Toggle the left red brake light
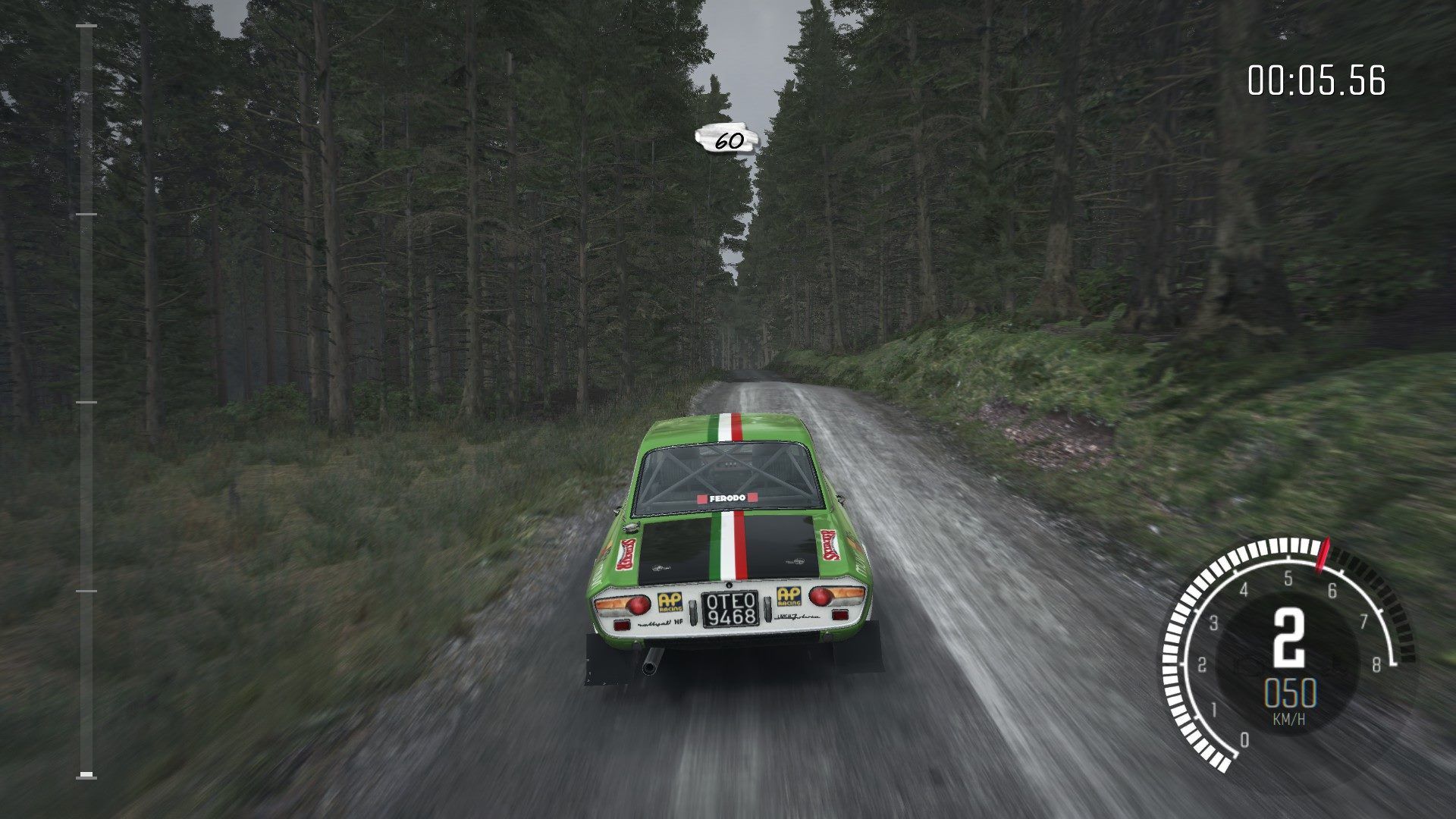 (639, 604)
